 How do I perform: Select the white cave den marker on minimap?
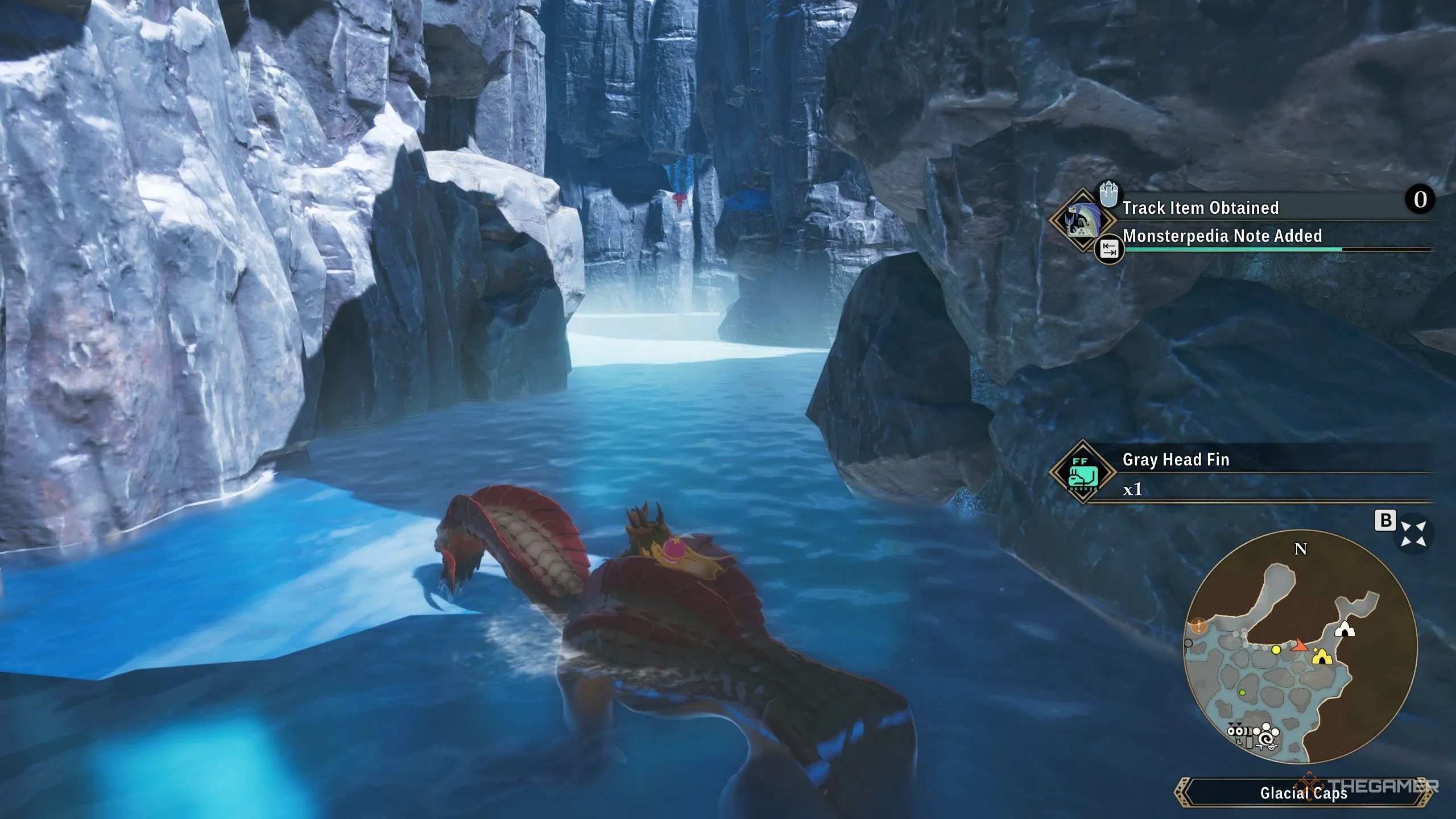pyautogui.click(x=1344, y=629)
